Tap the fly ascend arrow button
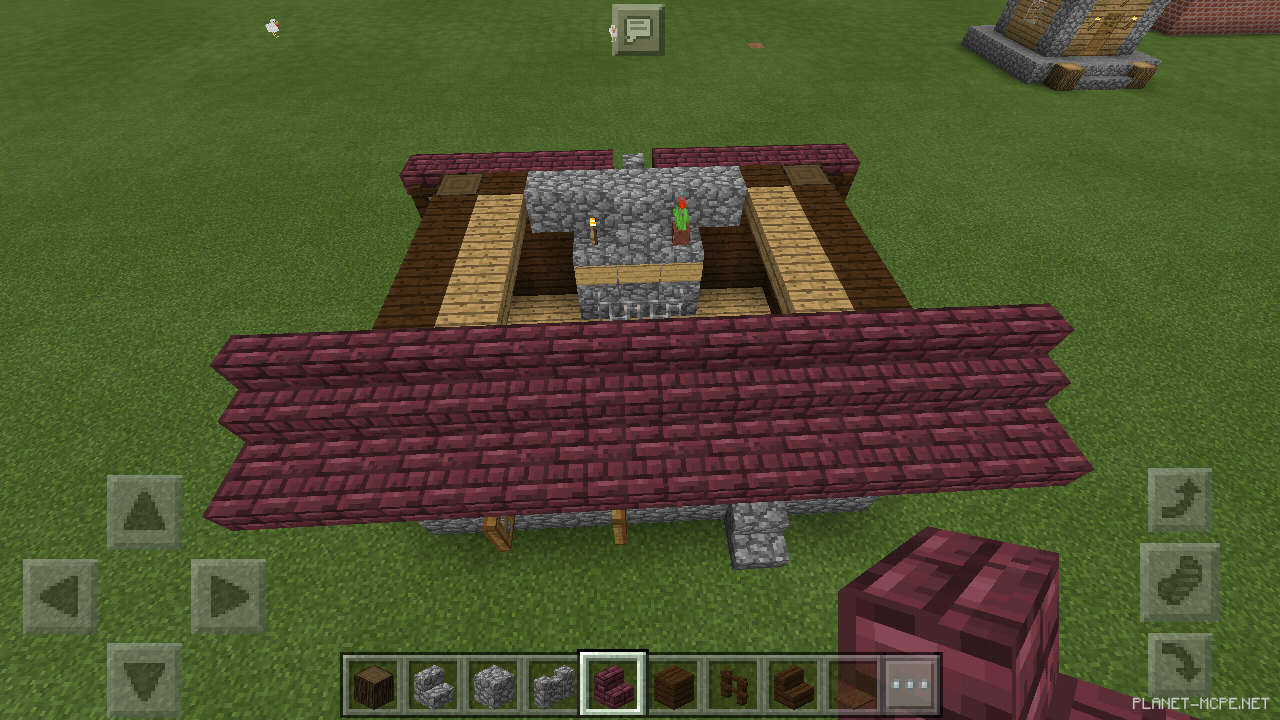The image size is (1280, 720). [1178, 500]
